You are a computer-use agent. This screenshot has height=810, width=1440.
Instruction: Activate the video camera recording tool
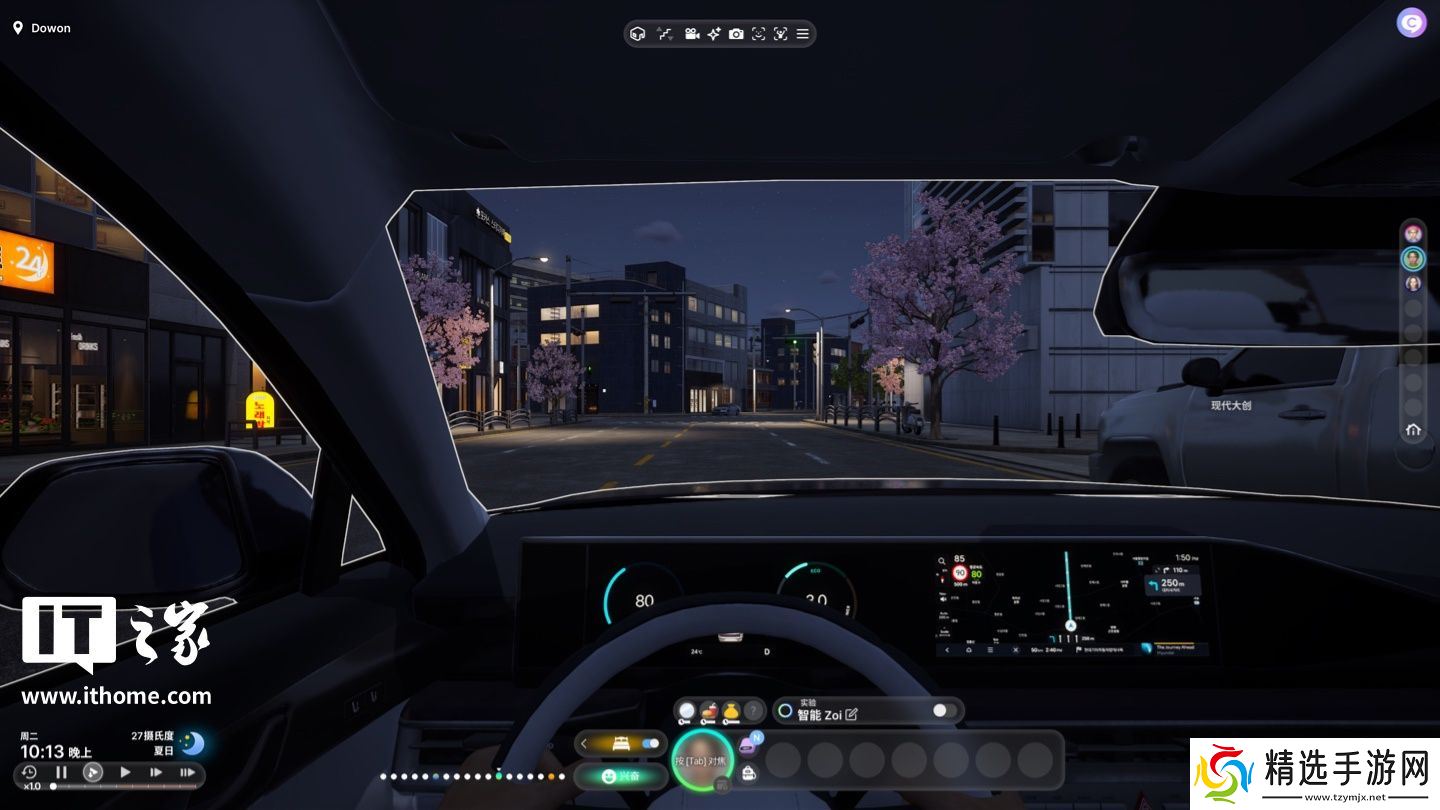pos(691,34)
